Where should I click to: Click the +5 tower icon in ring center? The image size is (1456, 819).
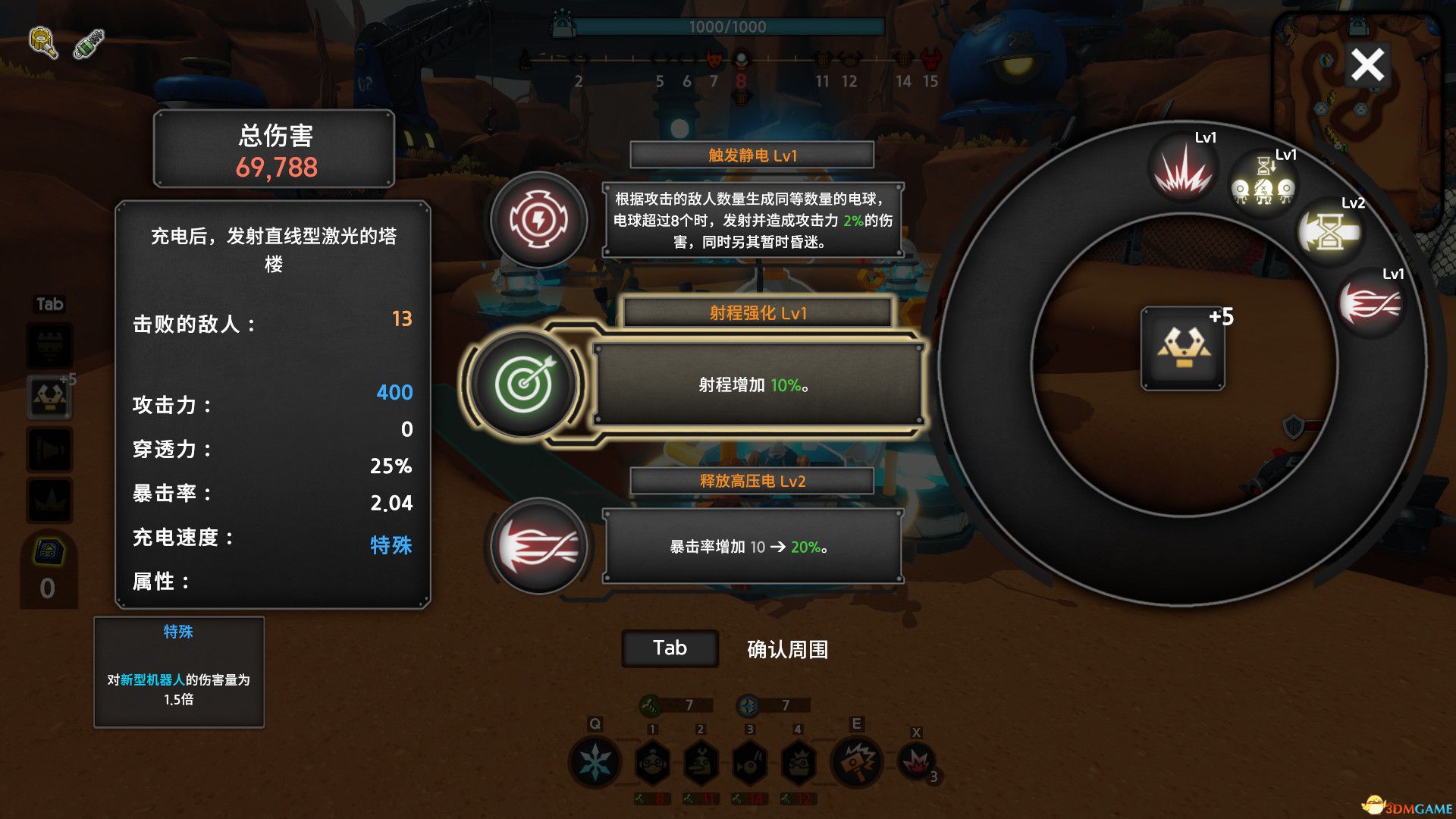click(x=1183, y=349)
